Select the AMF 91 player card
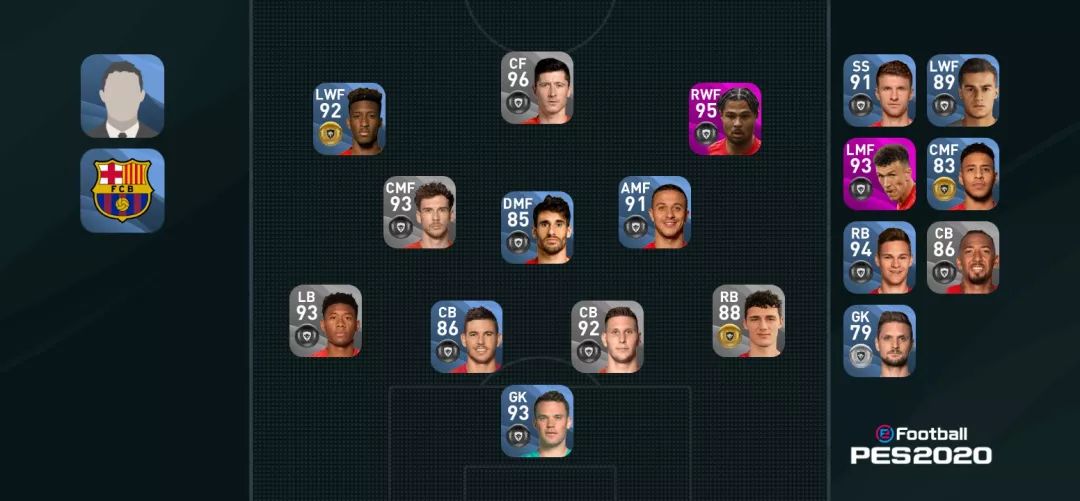The image size is (1080, 501). [654, 212]
